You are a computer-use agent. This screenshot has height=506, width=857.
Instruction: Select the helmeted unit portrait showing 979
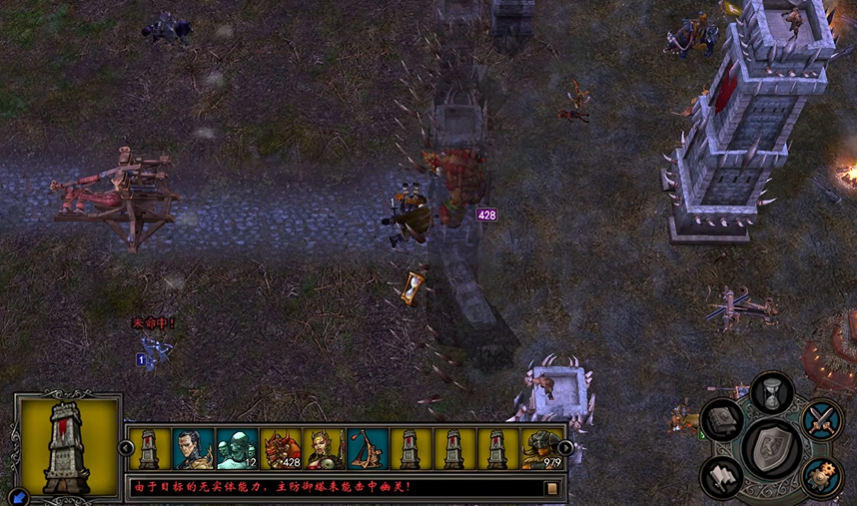[x=541, y=449]
